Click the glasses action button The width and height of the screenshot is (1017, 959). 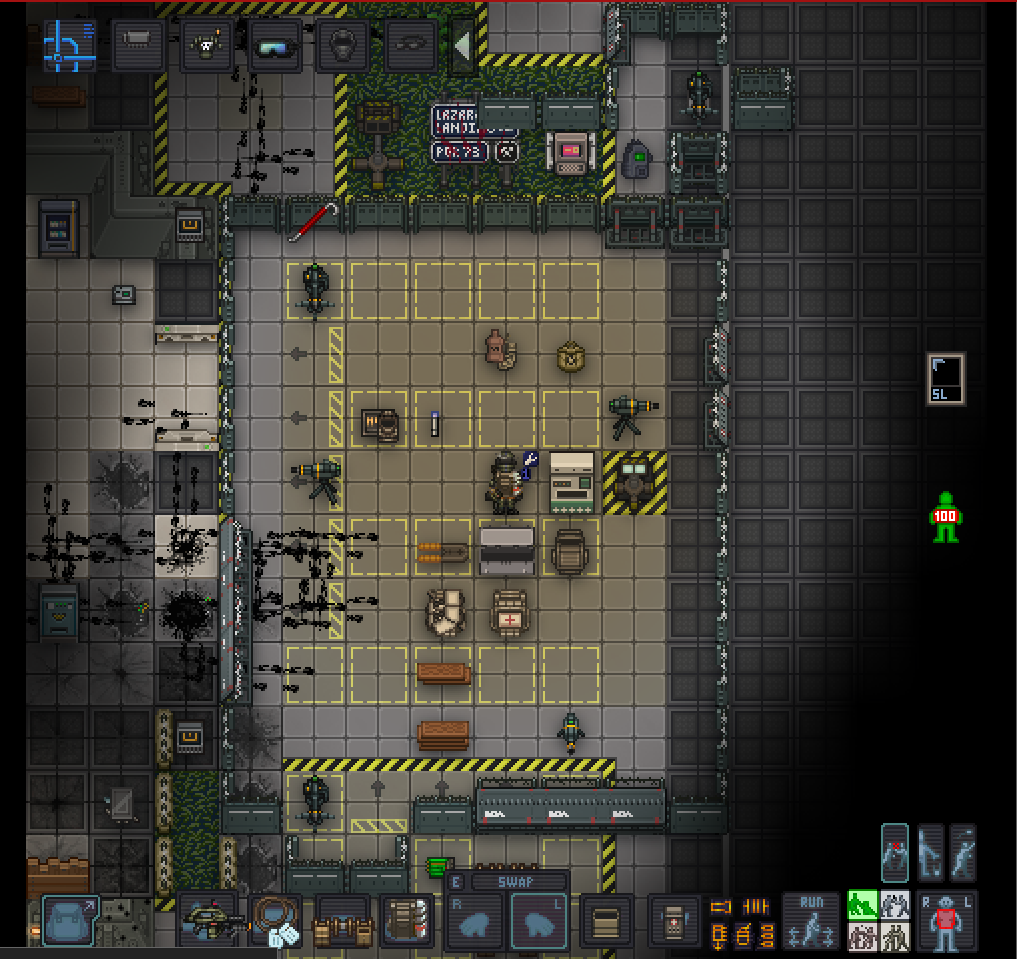tap(411, 45)
